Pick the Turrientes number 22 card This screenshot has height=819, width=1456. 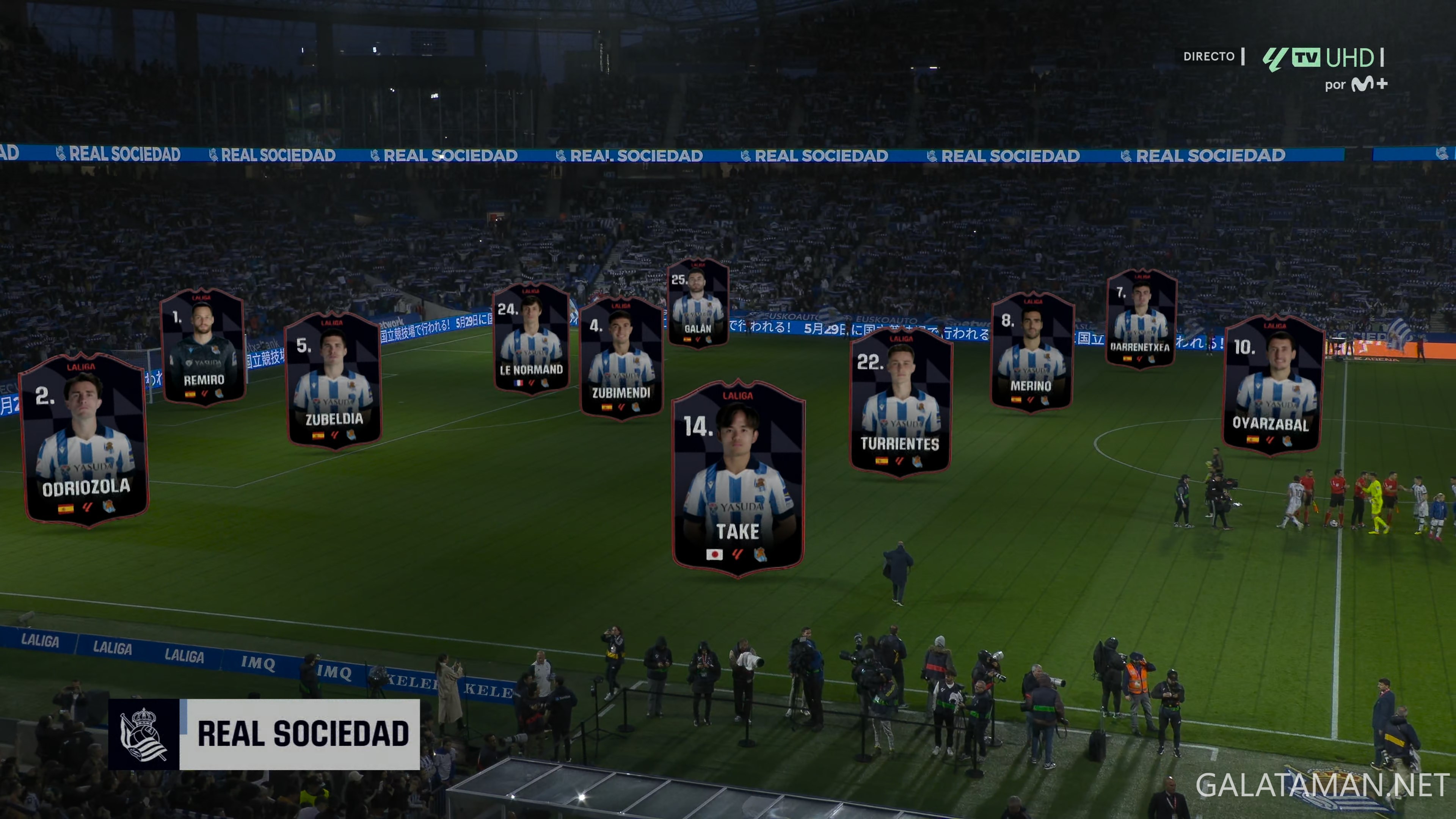click(901, 402)
